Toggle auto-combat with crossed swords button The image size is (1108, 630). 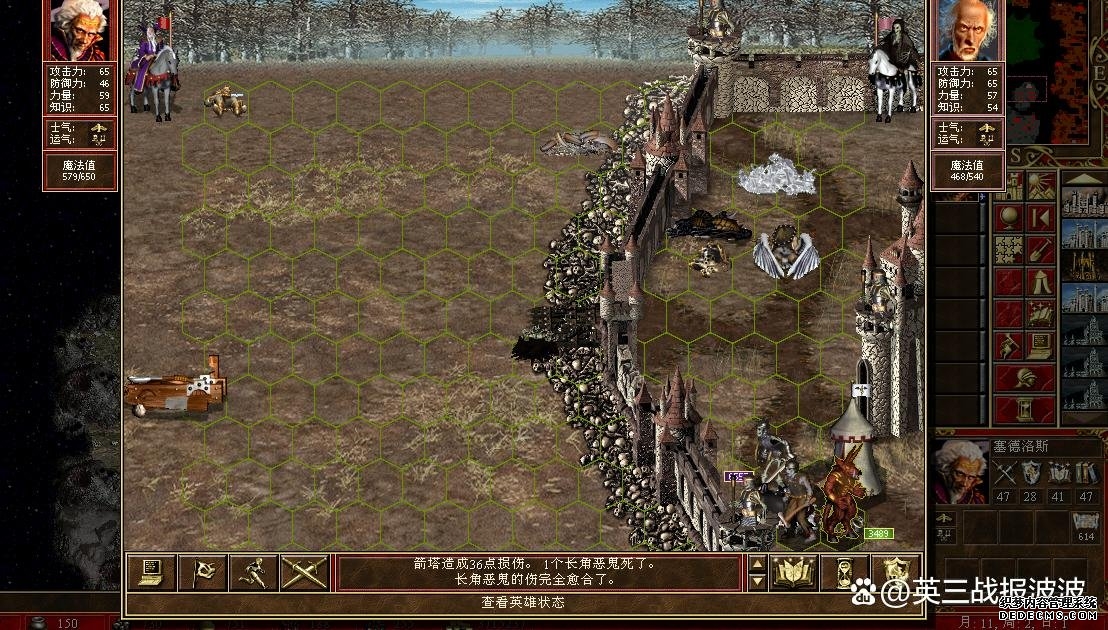tap(304, 571)
